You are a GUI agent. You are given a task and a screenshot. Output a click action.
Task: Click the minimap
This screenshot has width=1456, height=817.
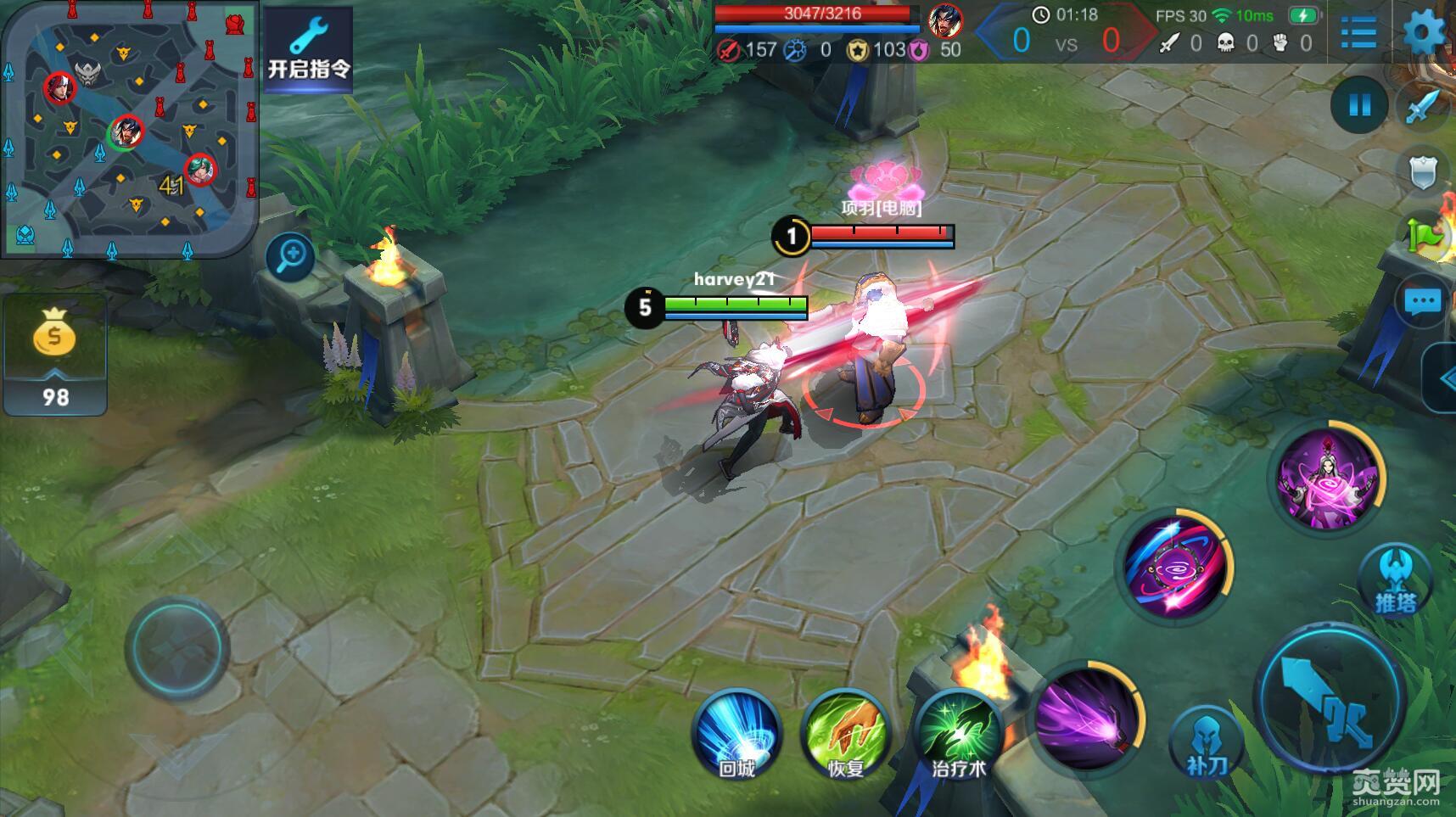coord(129,129)
